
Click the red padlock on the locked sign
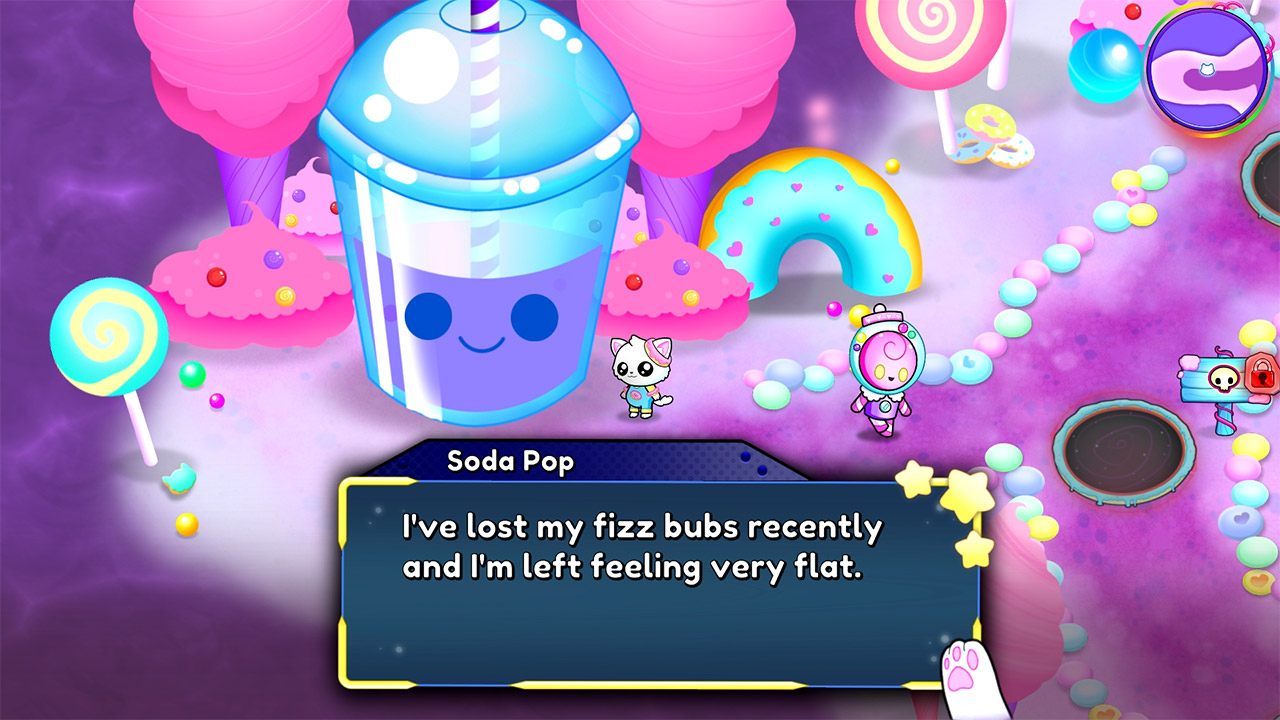click(x=1261, y=373)
